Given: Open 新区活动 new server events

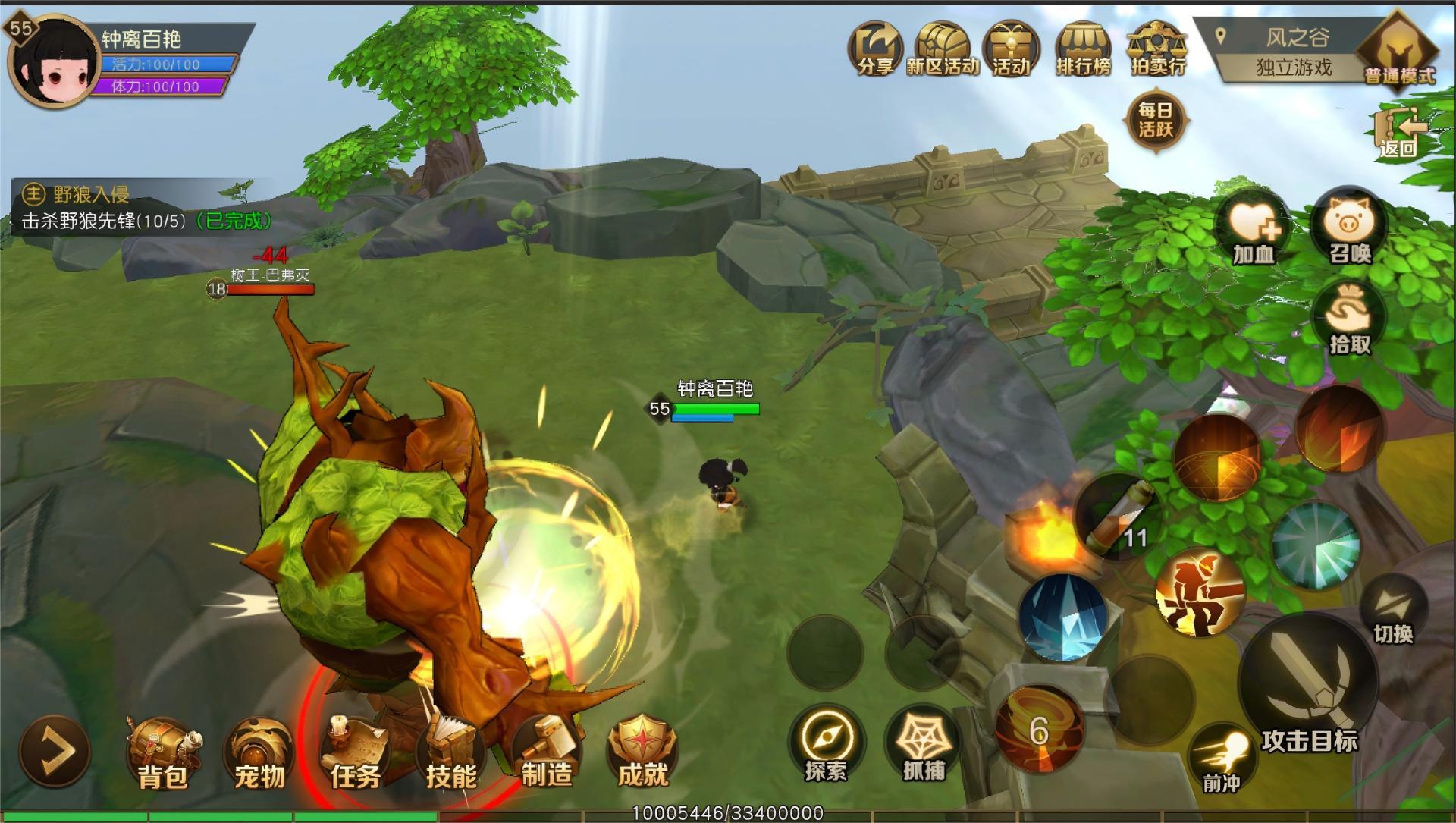Looking at the screenshot, I should click(943, 48).
